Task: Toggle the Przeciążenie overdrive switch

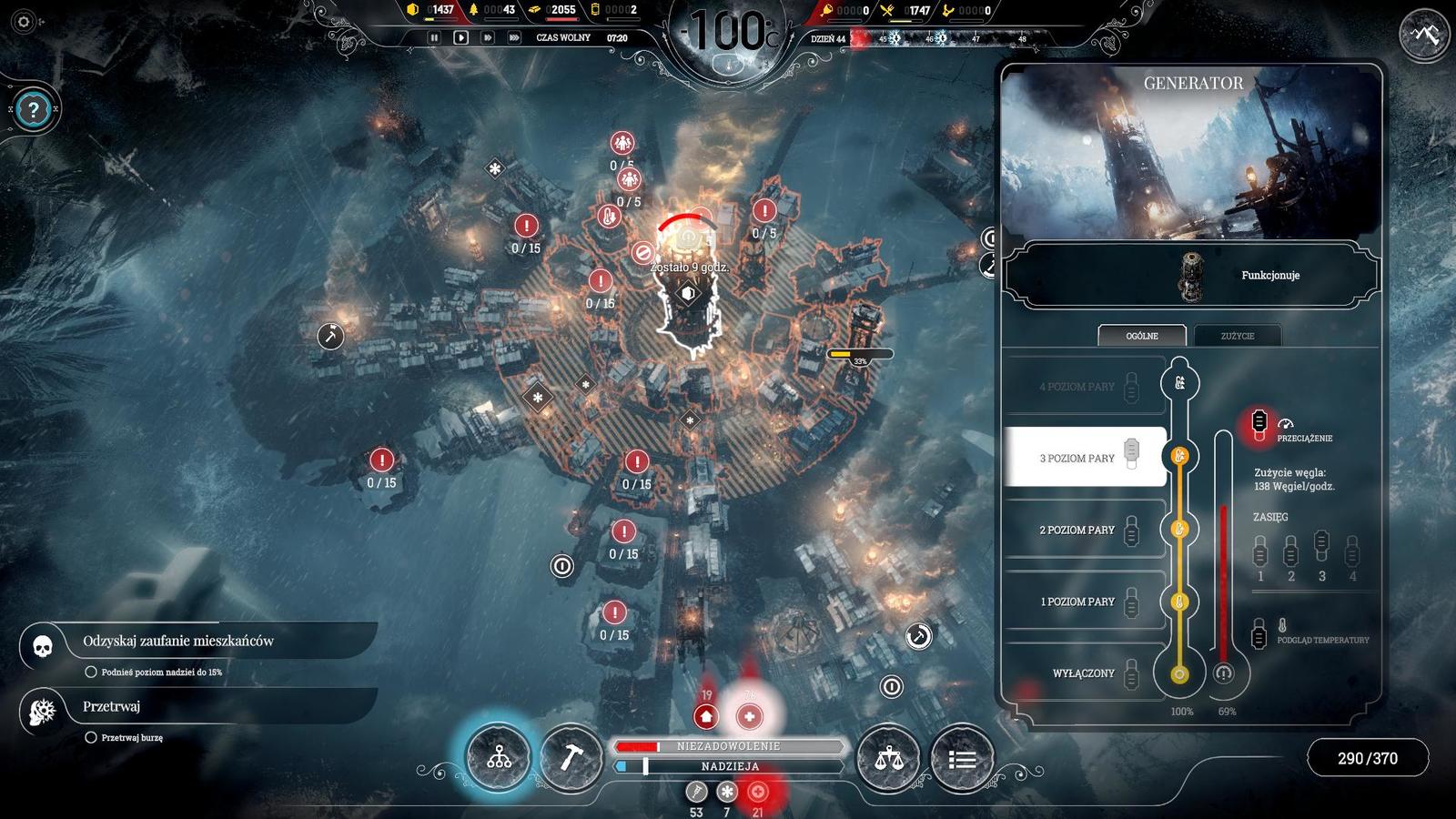Action: (1259, 422)
